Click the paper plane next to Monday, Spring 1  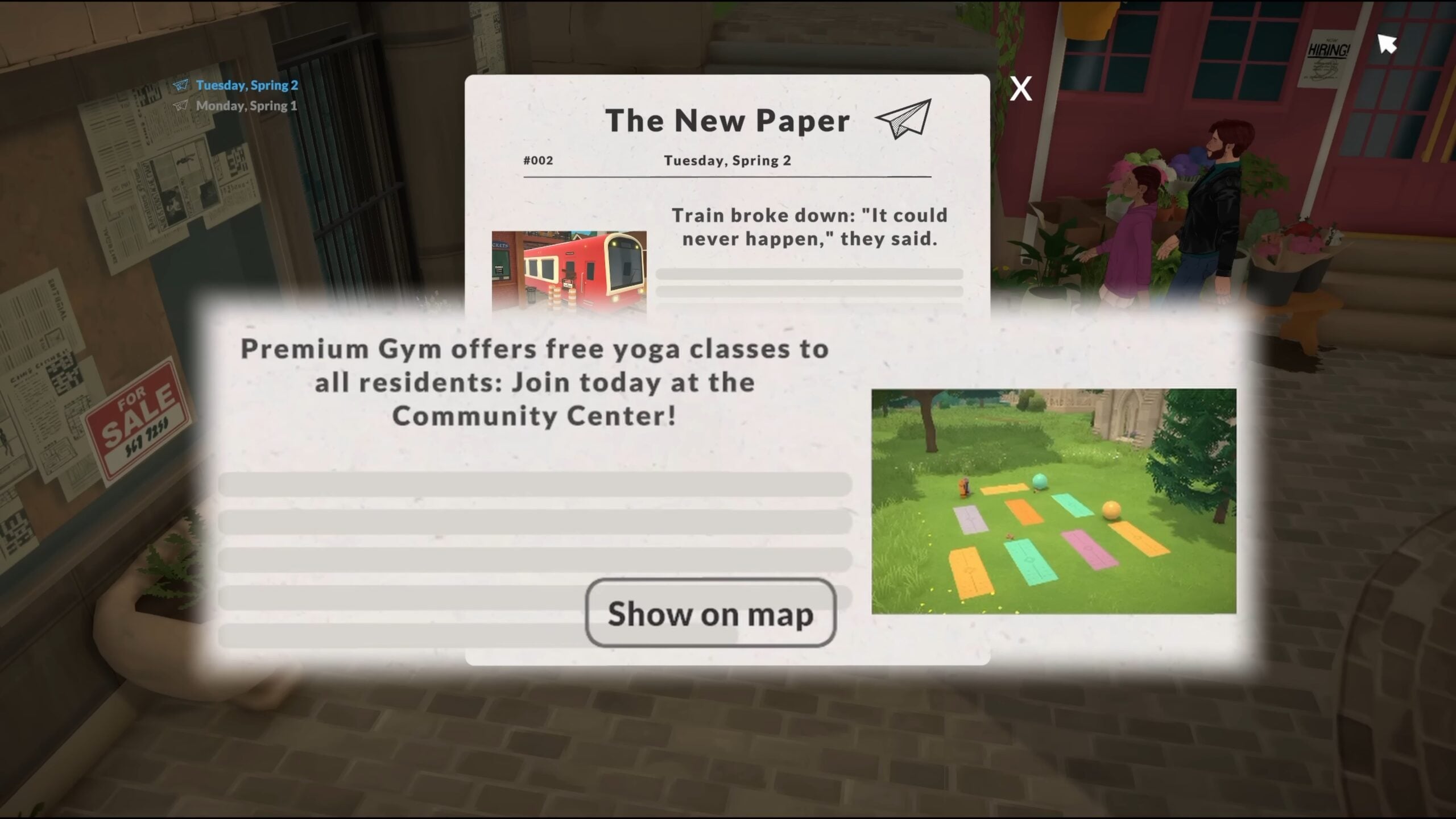click(x=181, y=105)
